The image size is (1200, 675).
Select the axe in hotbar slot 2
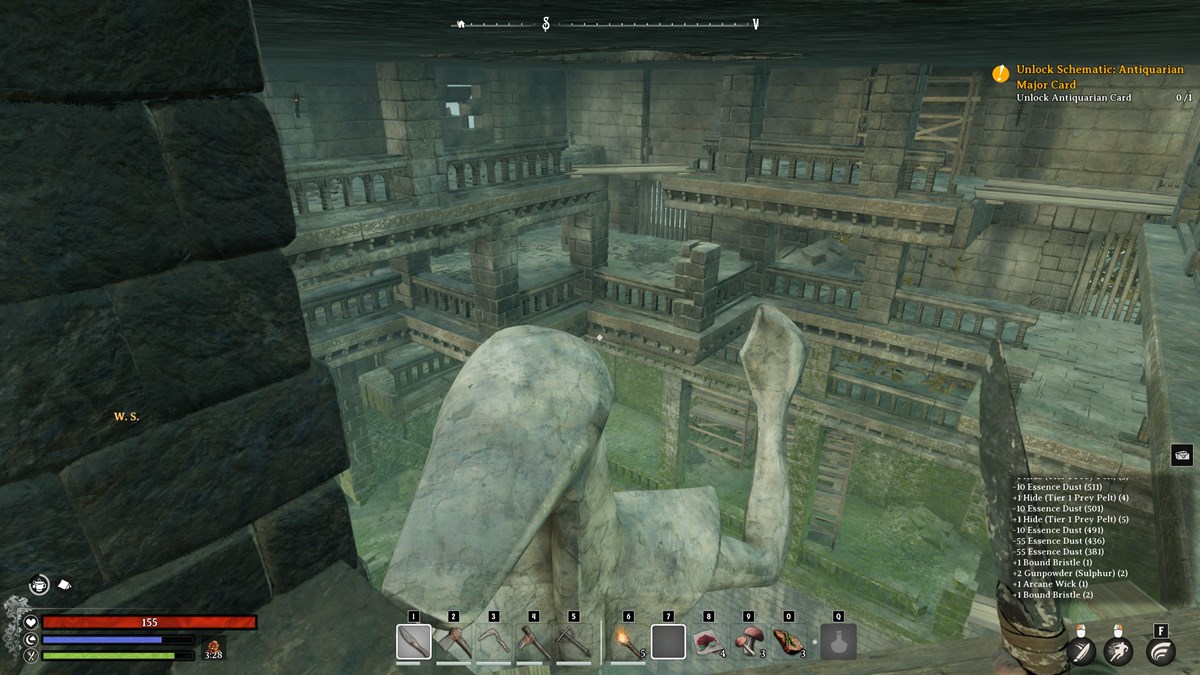pyautogui.click(x=454, y=641)
